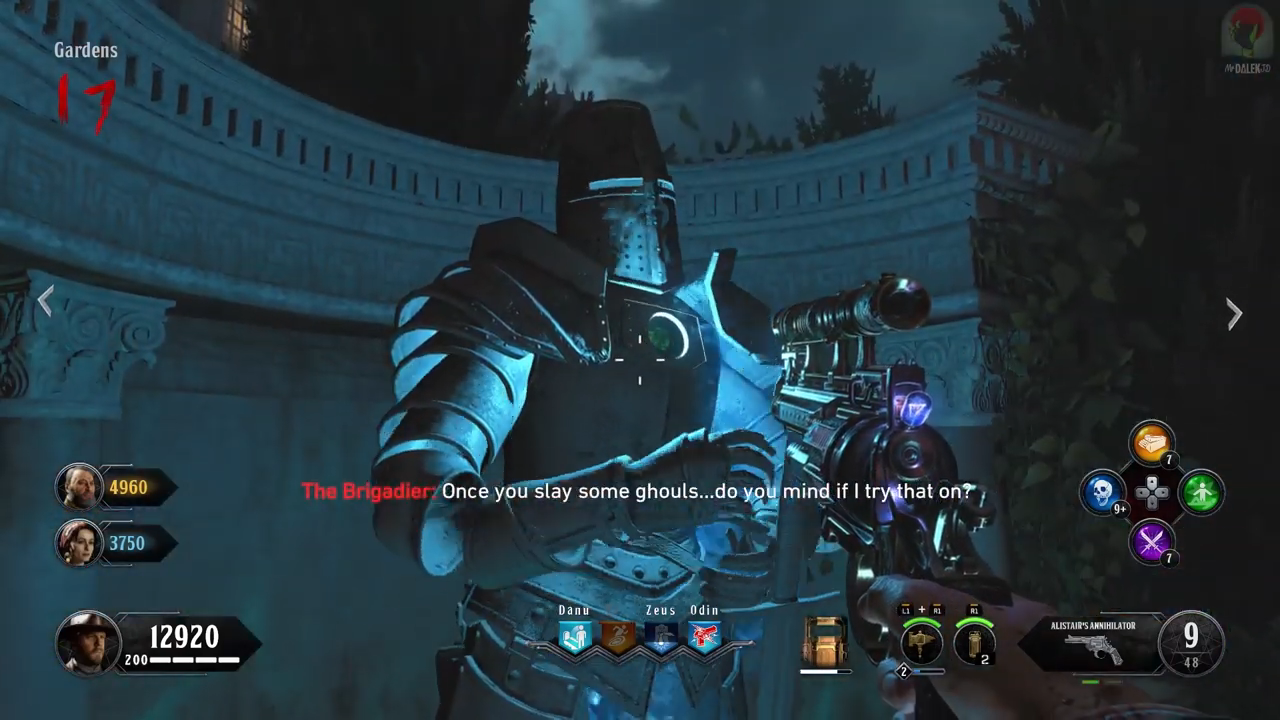The height and width of the screenshot is (720, 1280).
Task: Select the Danu perk icon
Action: (x=575, y=636)
